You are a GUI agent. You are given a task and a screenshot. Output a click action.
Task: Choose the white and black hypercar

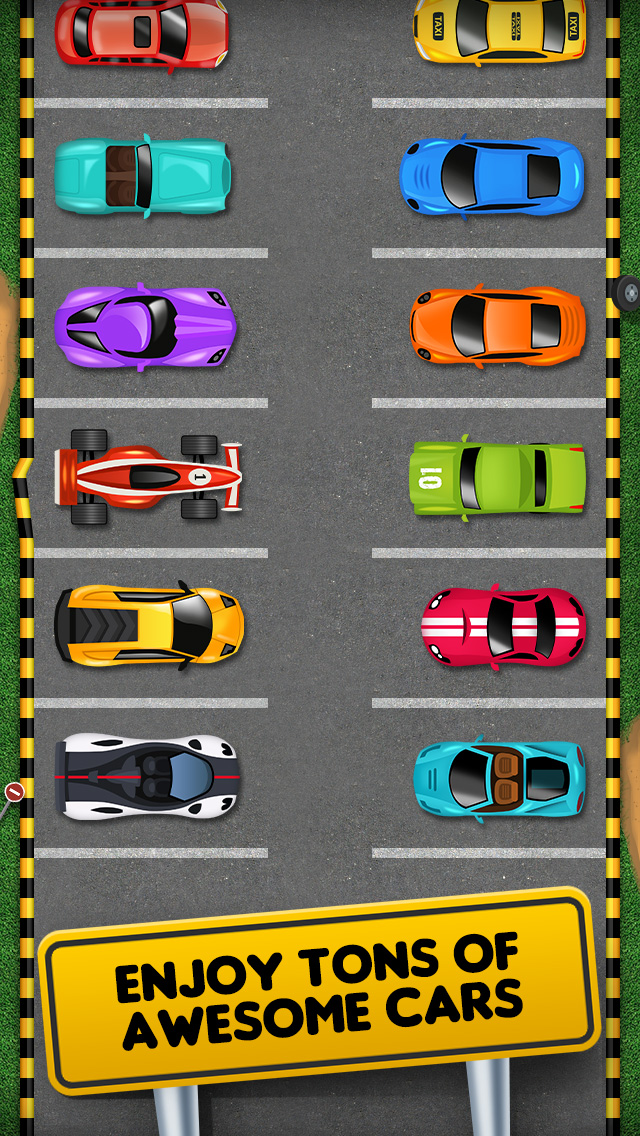(x=148, y=776)
